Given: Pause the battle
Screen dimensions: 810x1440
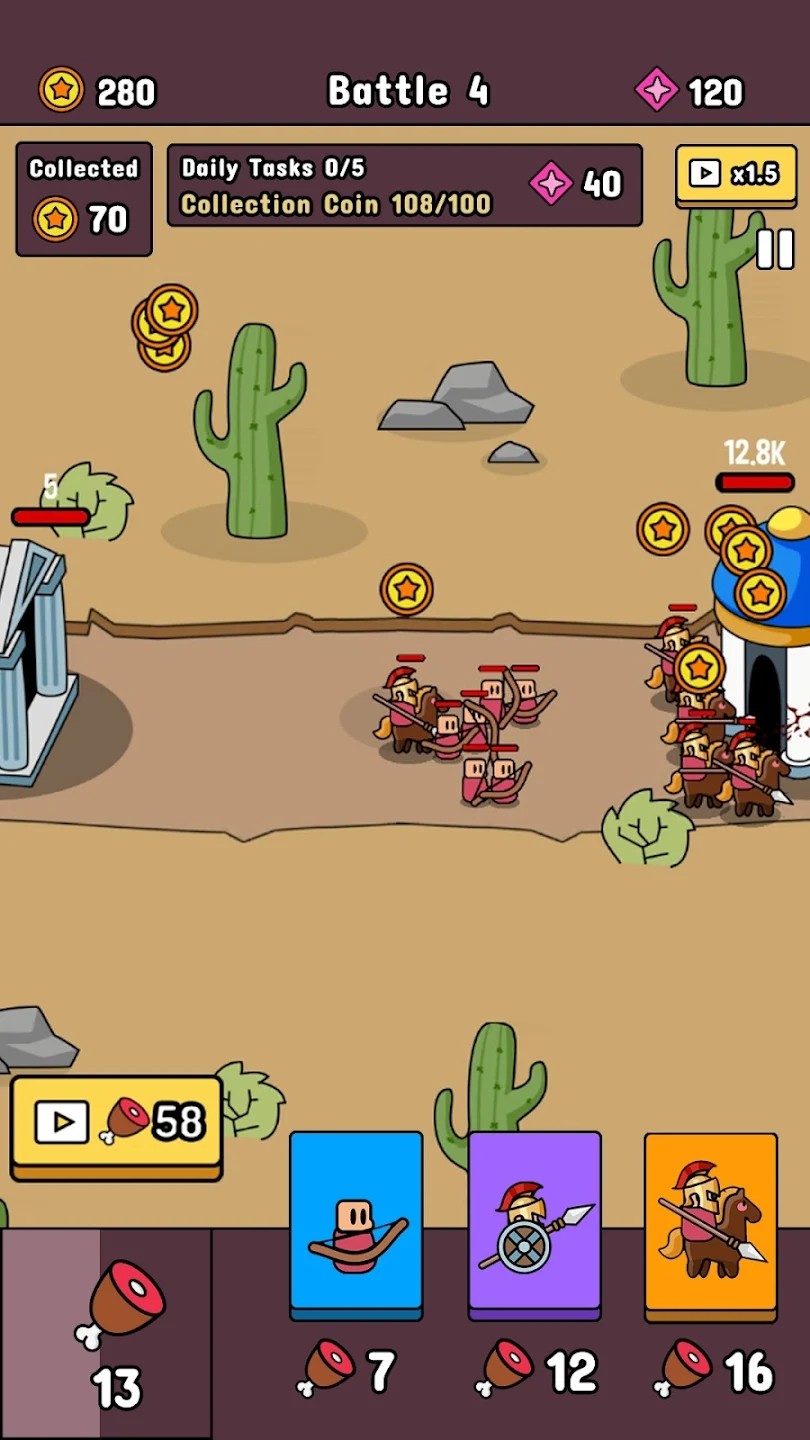Looking at the screenshot, I should tap(775, 249).
